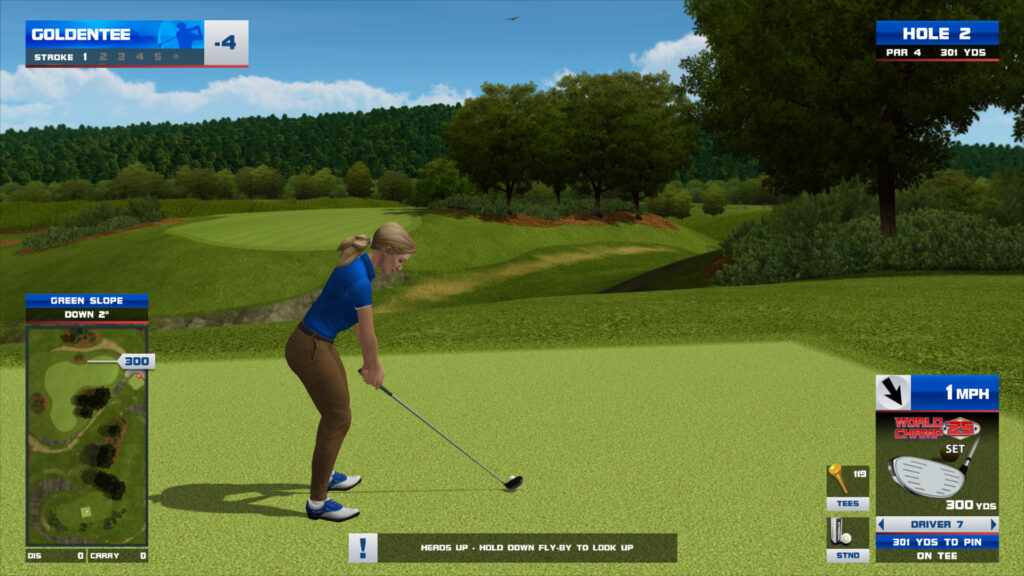The width and height of the screenshot is (1024, 576).
Task: Open the STND ball selection
Action: coord(847,539)
